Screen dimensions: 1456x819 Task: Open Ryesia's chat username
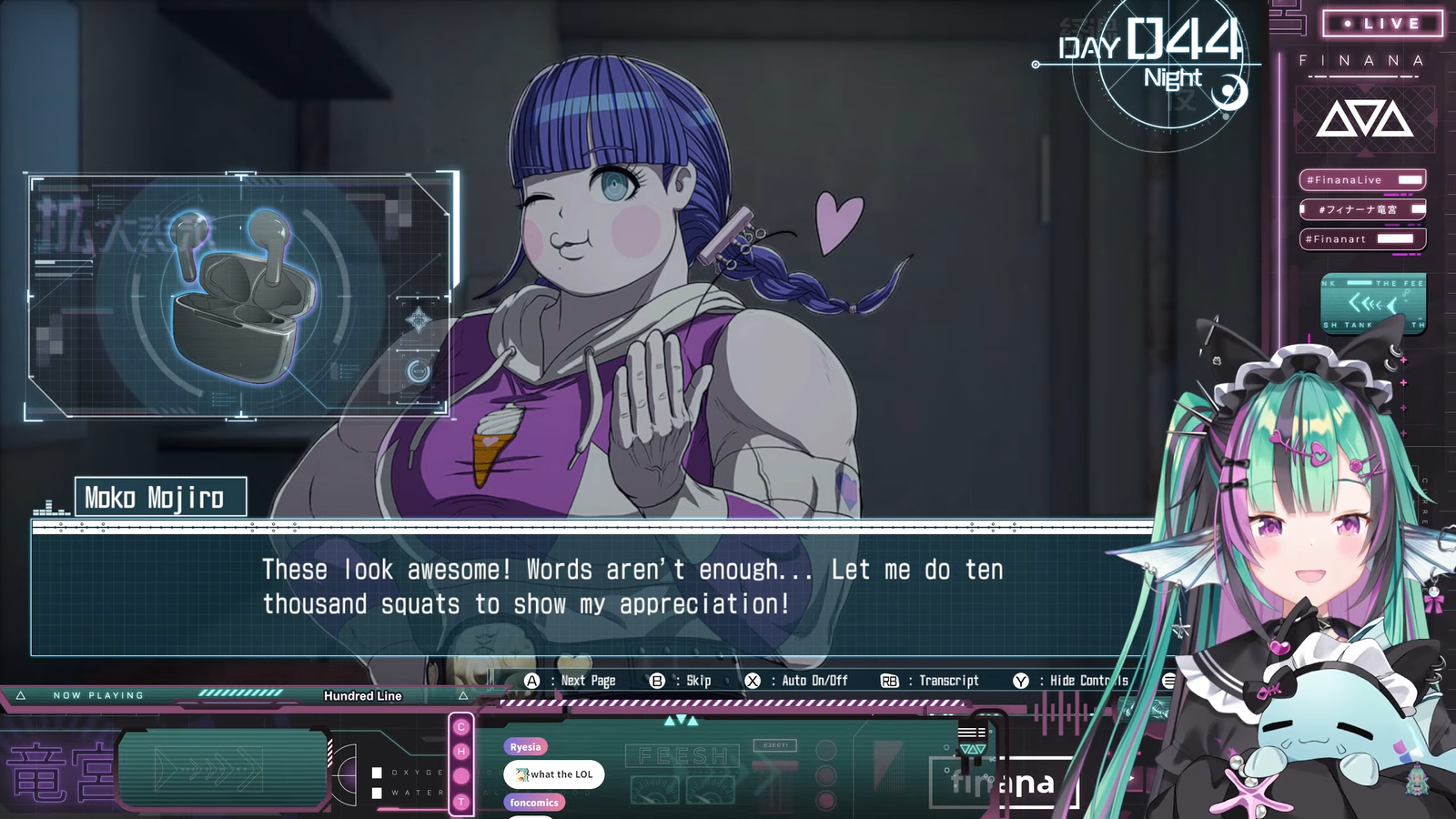(x=526, y=747)
